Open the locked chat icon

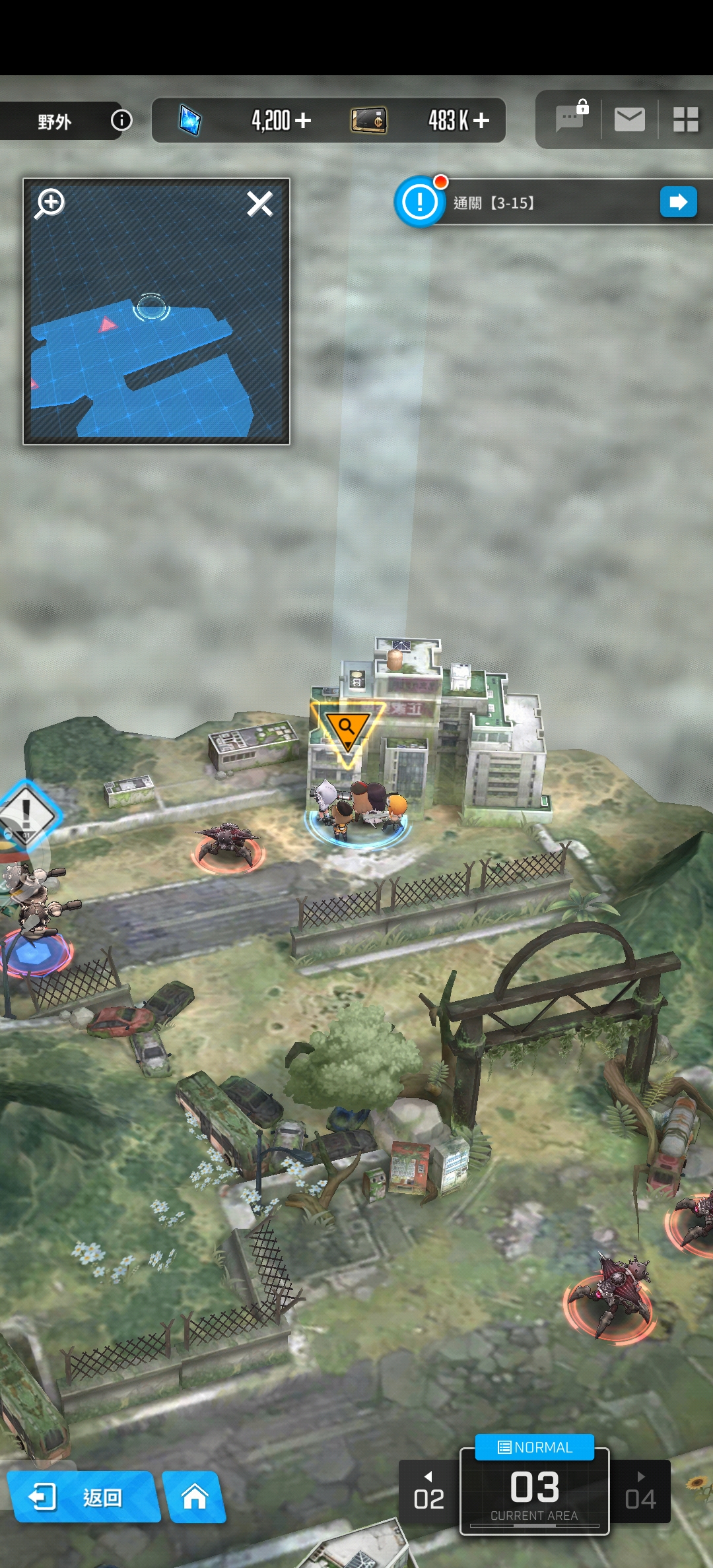570,119
